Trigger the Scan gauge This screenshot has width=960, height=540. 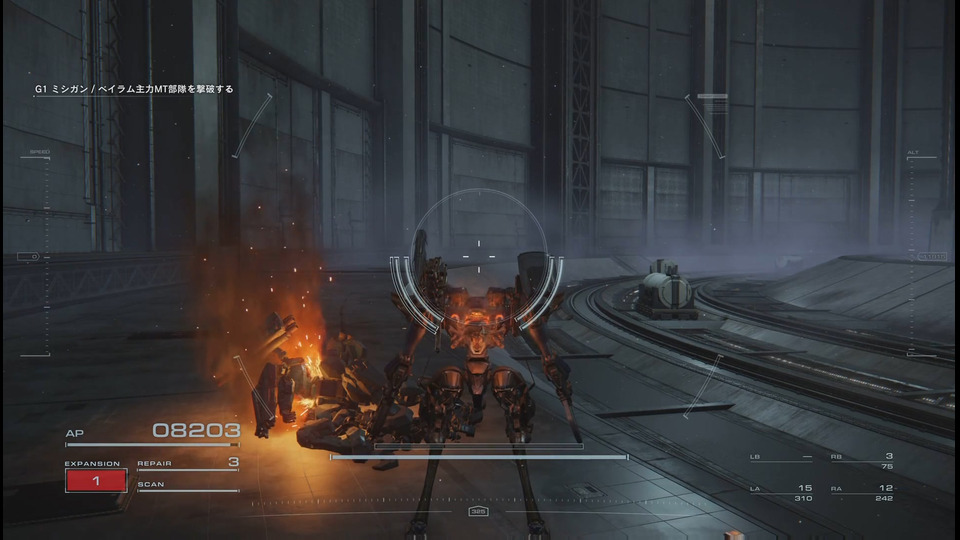pyautogui.click(x=188, y=487)
